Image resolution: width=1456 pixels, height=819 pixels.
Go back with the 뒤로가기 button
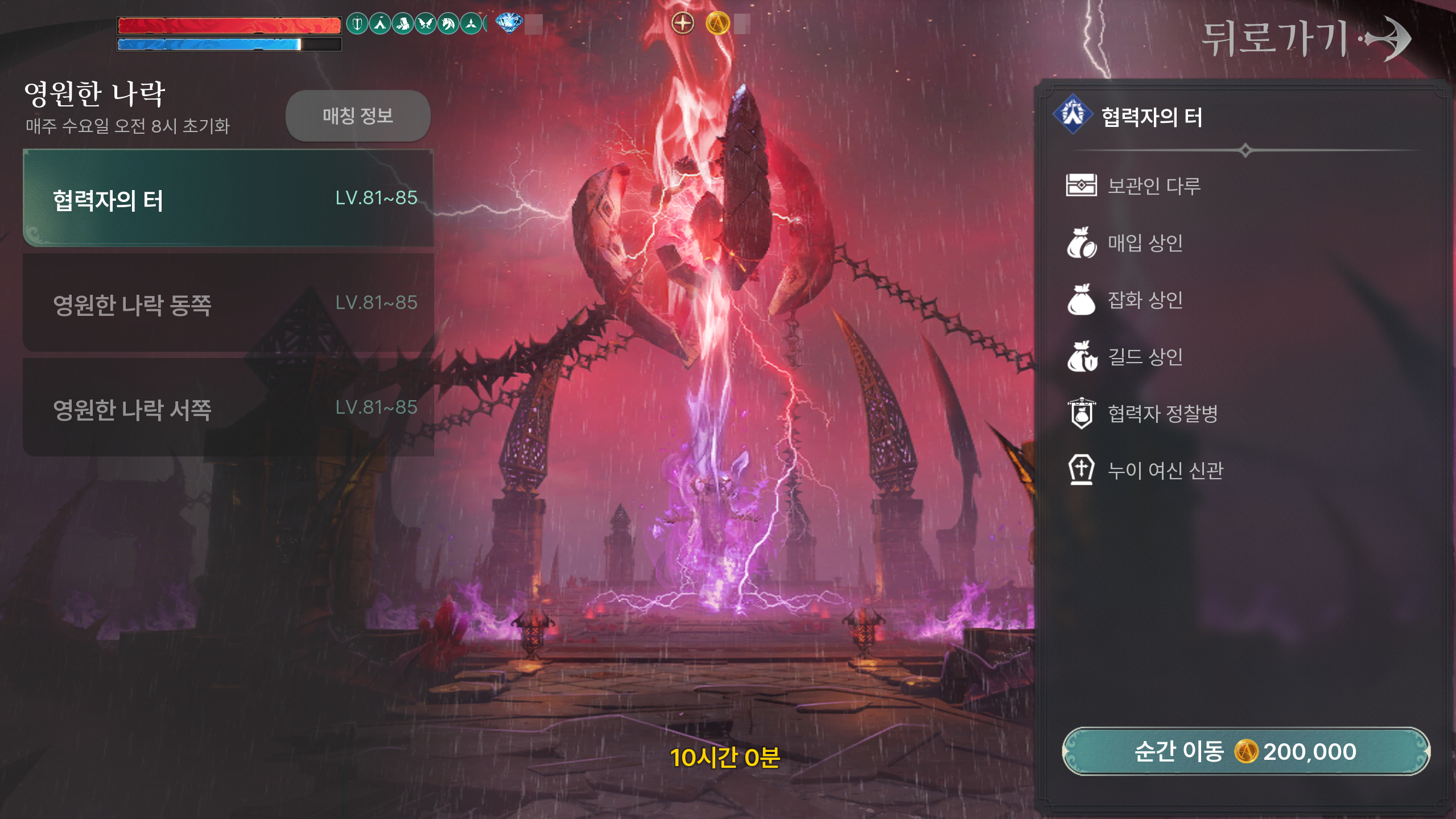[x=1305, y=39]
